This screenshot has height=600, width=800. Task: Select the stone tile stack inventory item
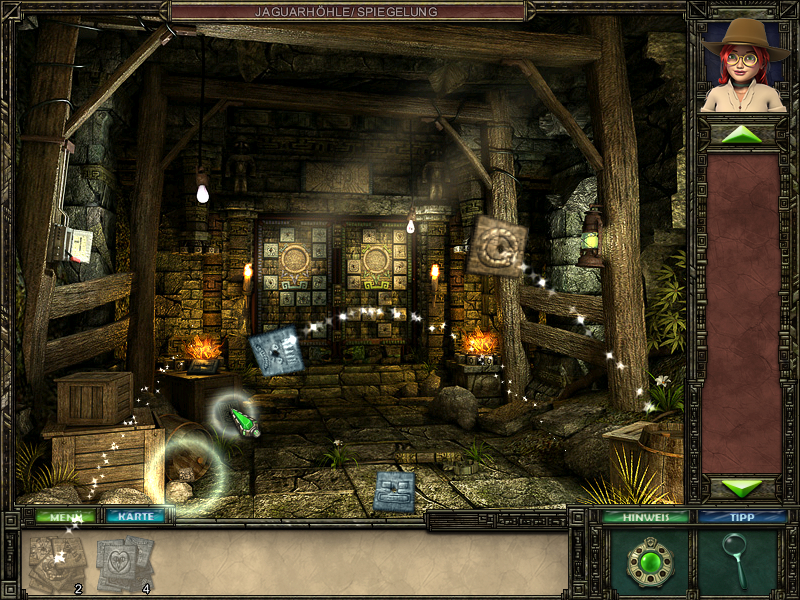coord(57,563)
